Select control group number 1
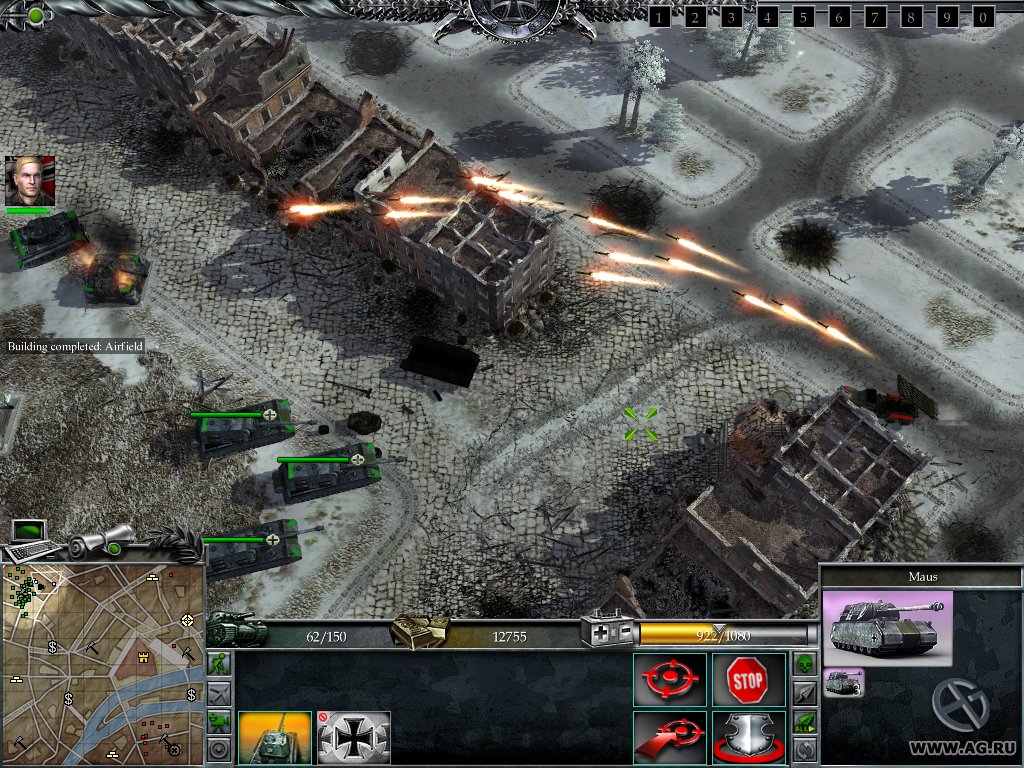This screenshot has width=1024, height=768. 660,16
